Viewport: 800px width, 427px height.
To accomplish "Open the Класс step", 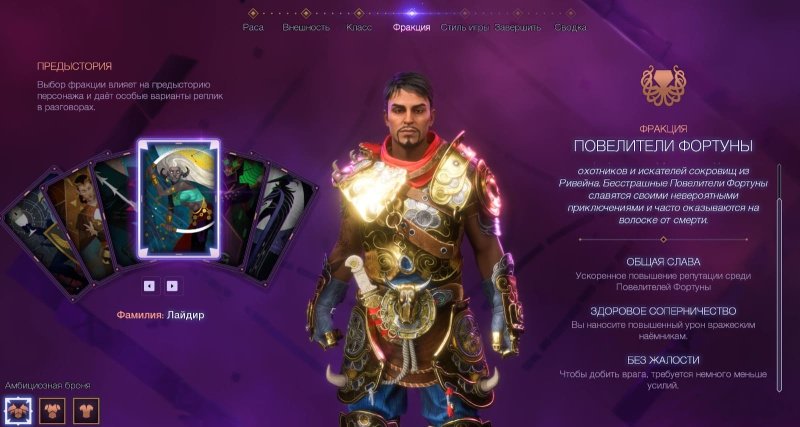I will [x=359, y=27].
